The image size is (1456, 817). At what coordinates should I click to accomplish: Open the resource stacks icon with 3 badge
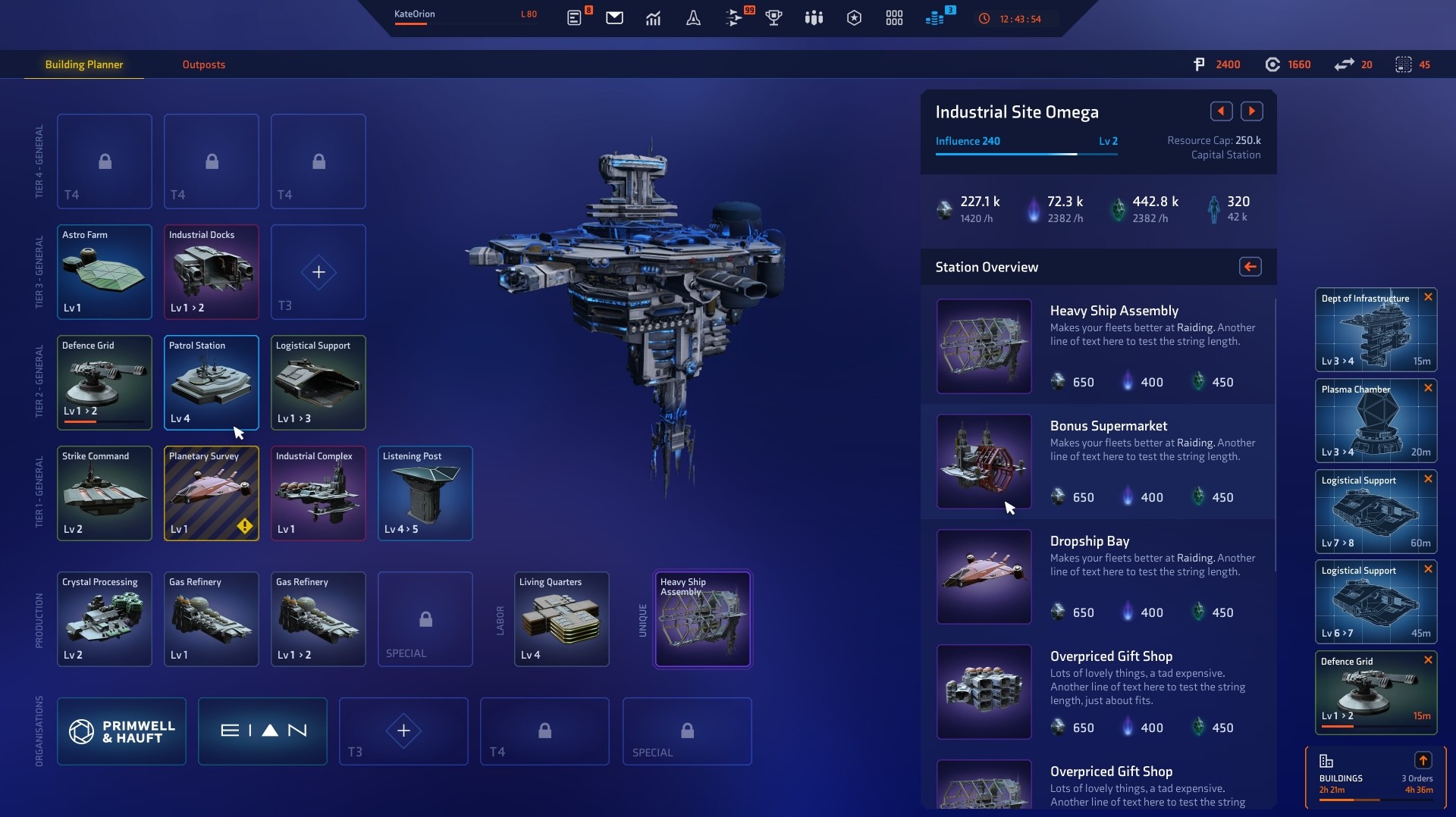coord(934,17)
